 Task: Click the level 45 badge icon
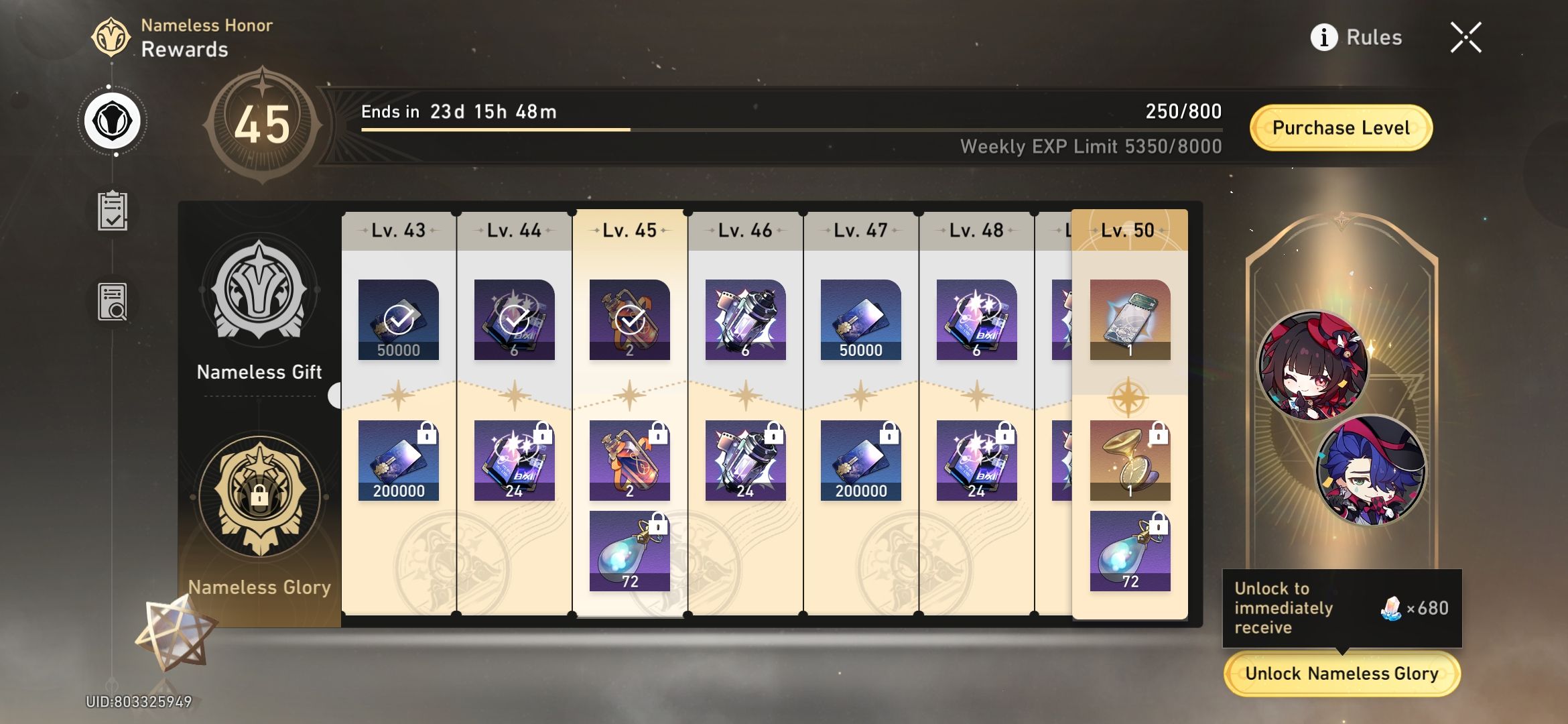pos(263,124)
